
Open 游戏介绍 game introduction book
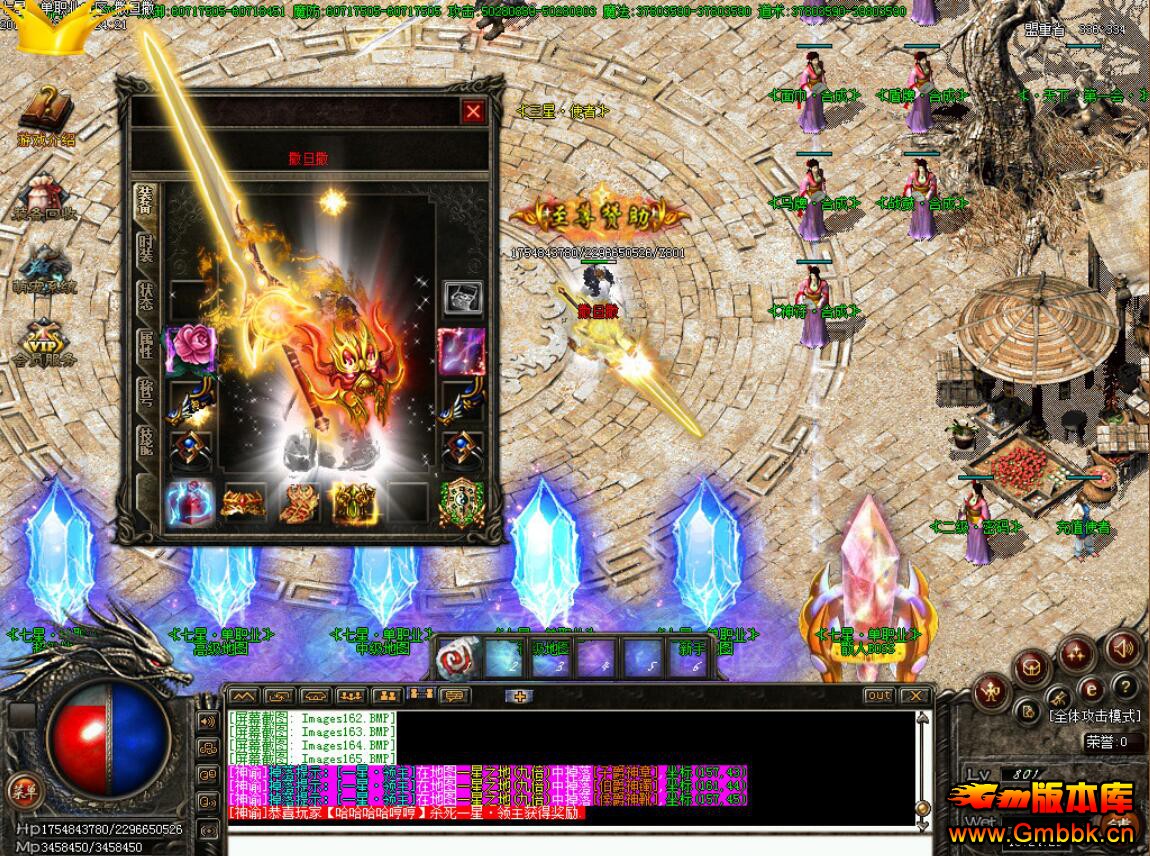coord(45,113)
